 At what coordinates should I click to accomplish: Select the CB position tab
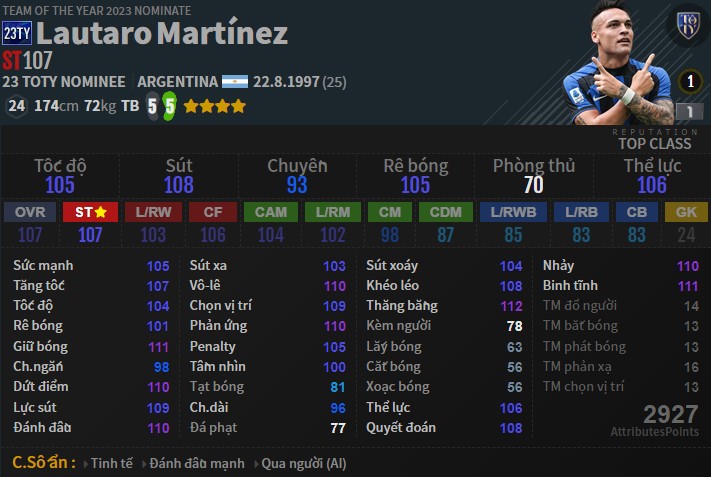click(x=637, y=212)
